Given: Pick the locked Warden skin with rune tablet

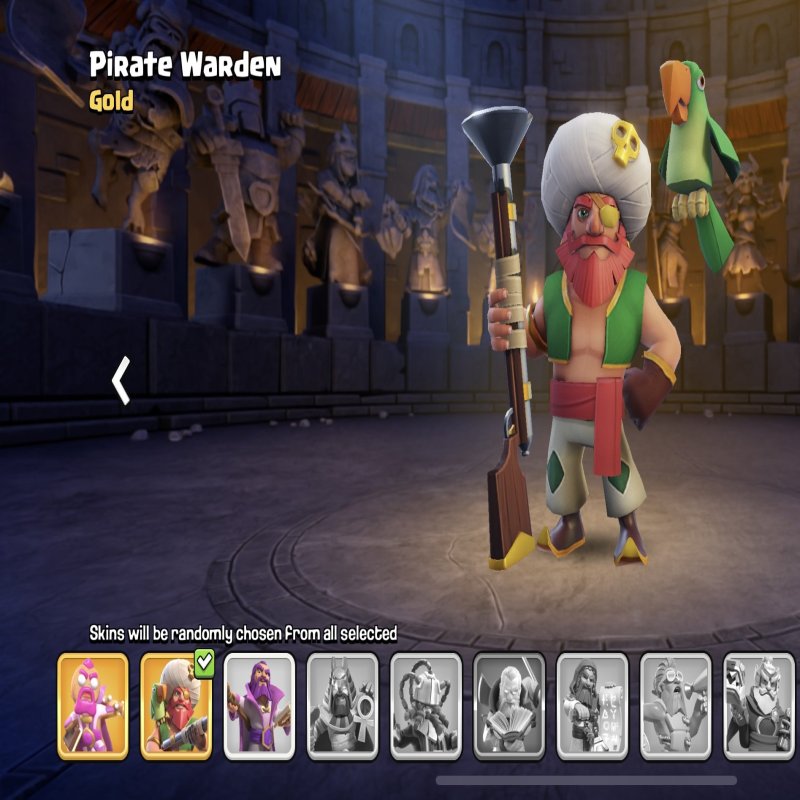Looking at the screenshot, I should 592,705.
